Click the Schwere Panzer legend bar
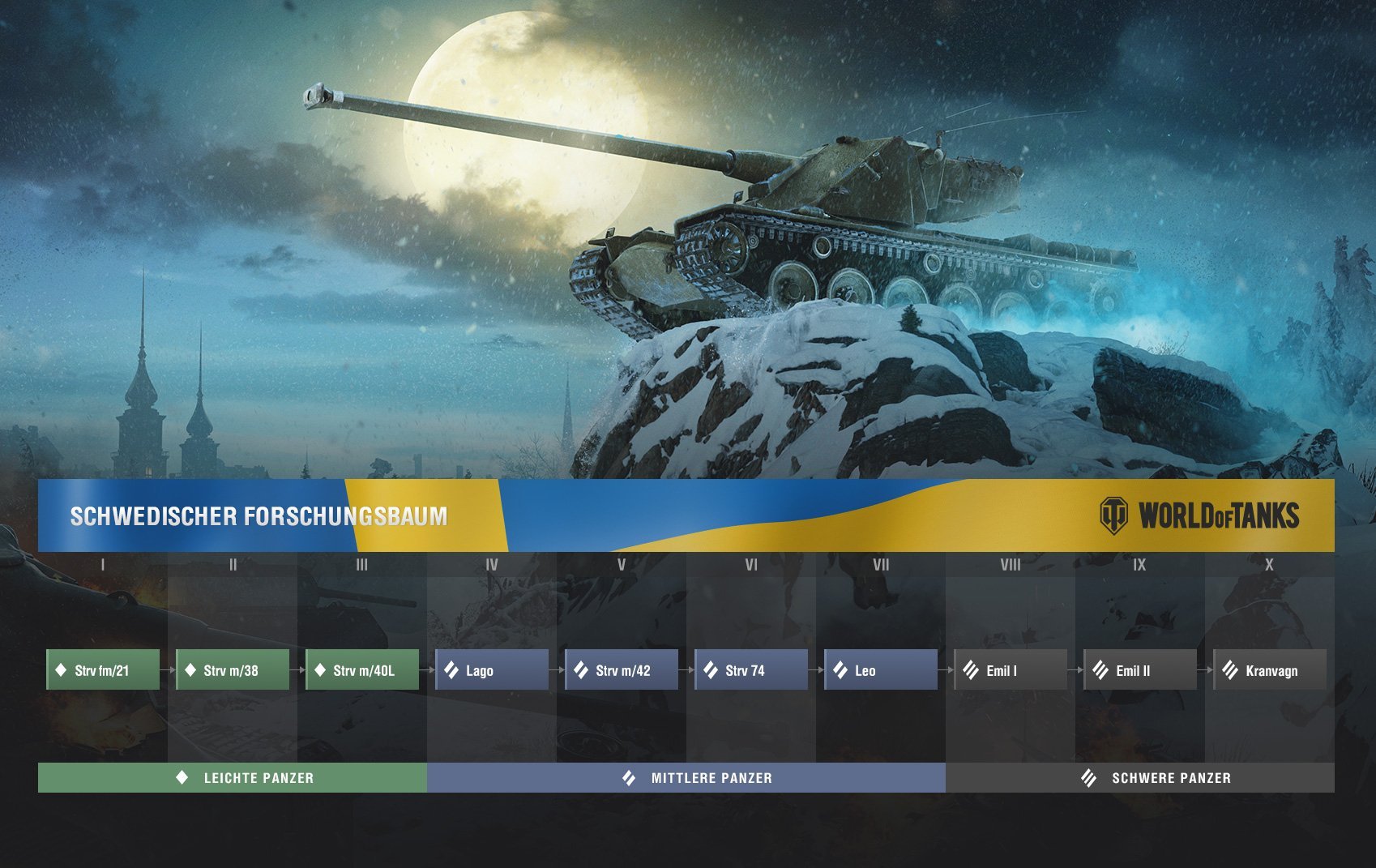This screenshot has width=1376, height=868. pyautogui.click(x=1140, y=778)
